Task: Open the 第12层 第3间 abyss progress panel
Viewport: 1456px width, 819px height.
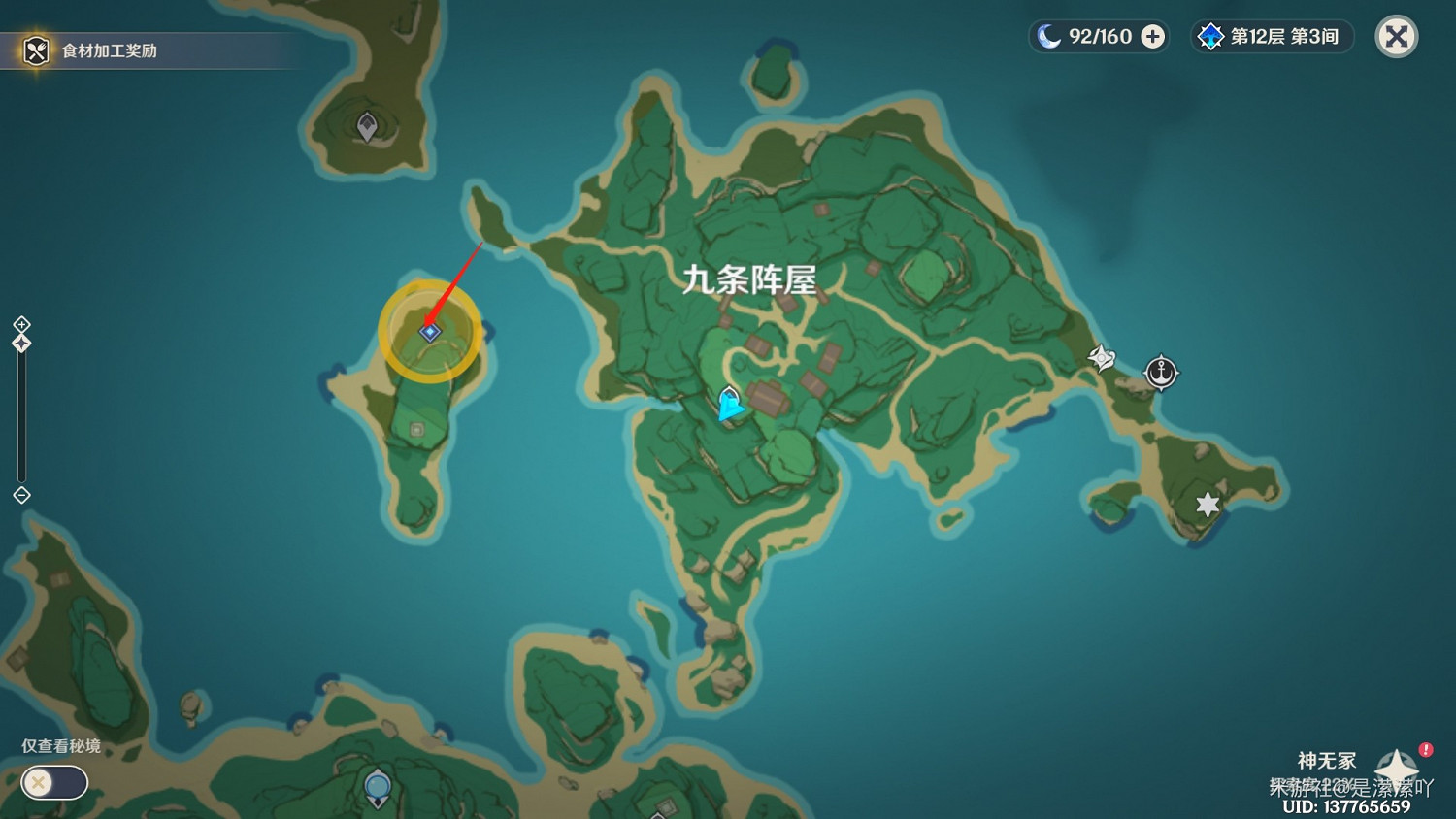Action: [x=1273, y=36]
